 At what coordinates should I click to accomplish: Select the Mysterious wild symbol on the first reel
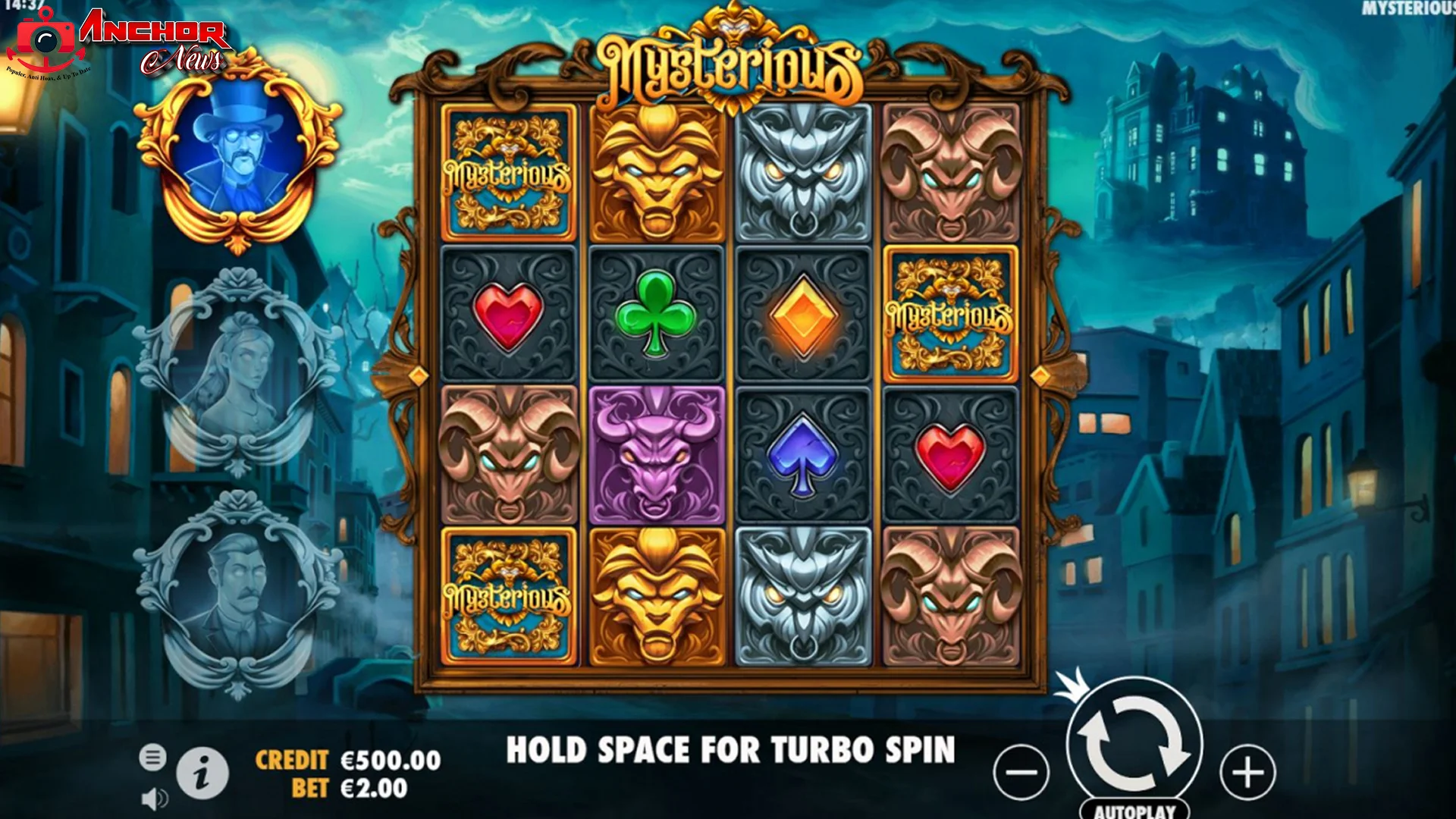pos(508,173)
